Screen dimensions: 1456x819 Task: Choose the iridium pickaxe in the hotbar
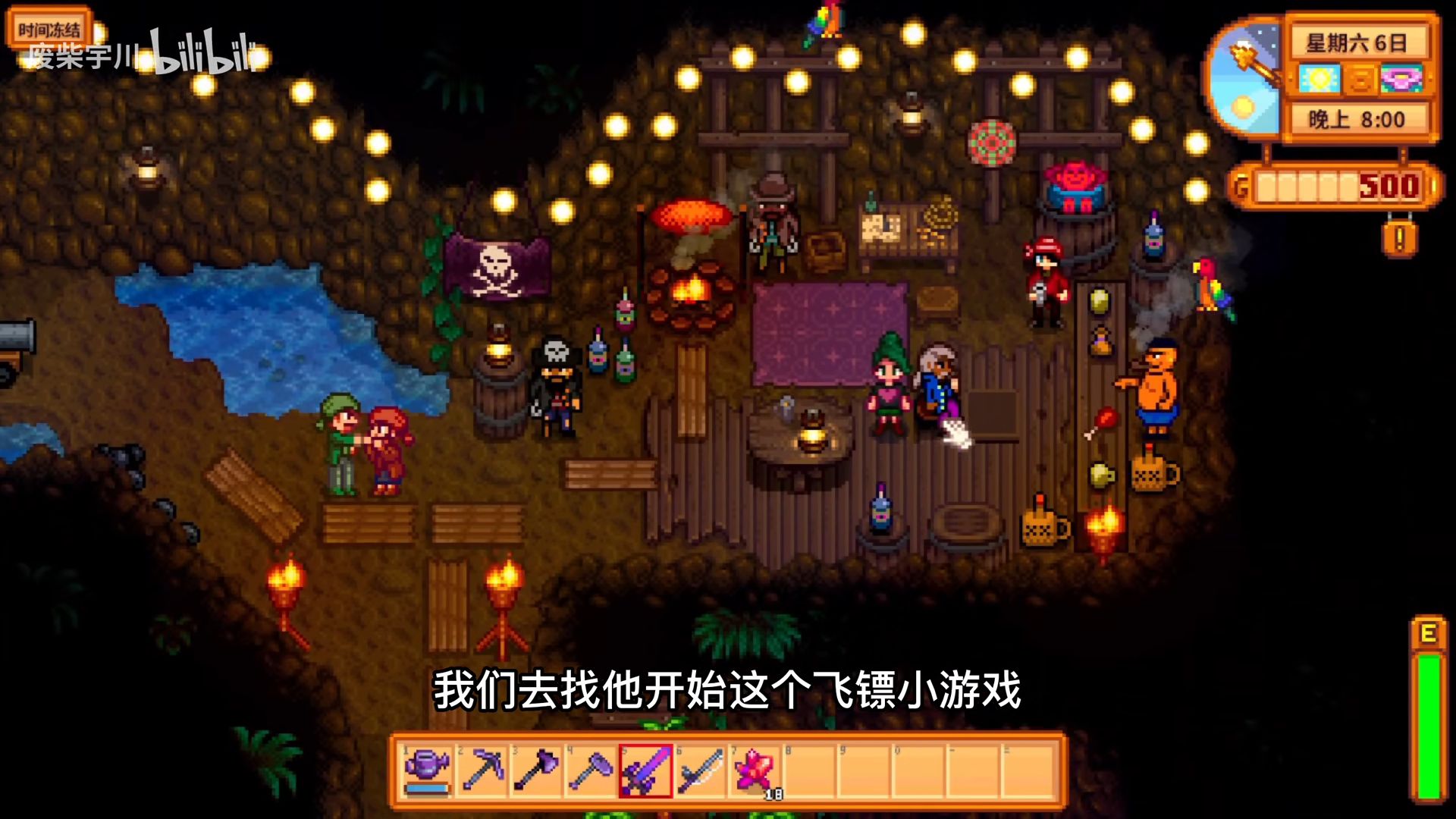pyautogui.click(x=483, y=769)
